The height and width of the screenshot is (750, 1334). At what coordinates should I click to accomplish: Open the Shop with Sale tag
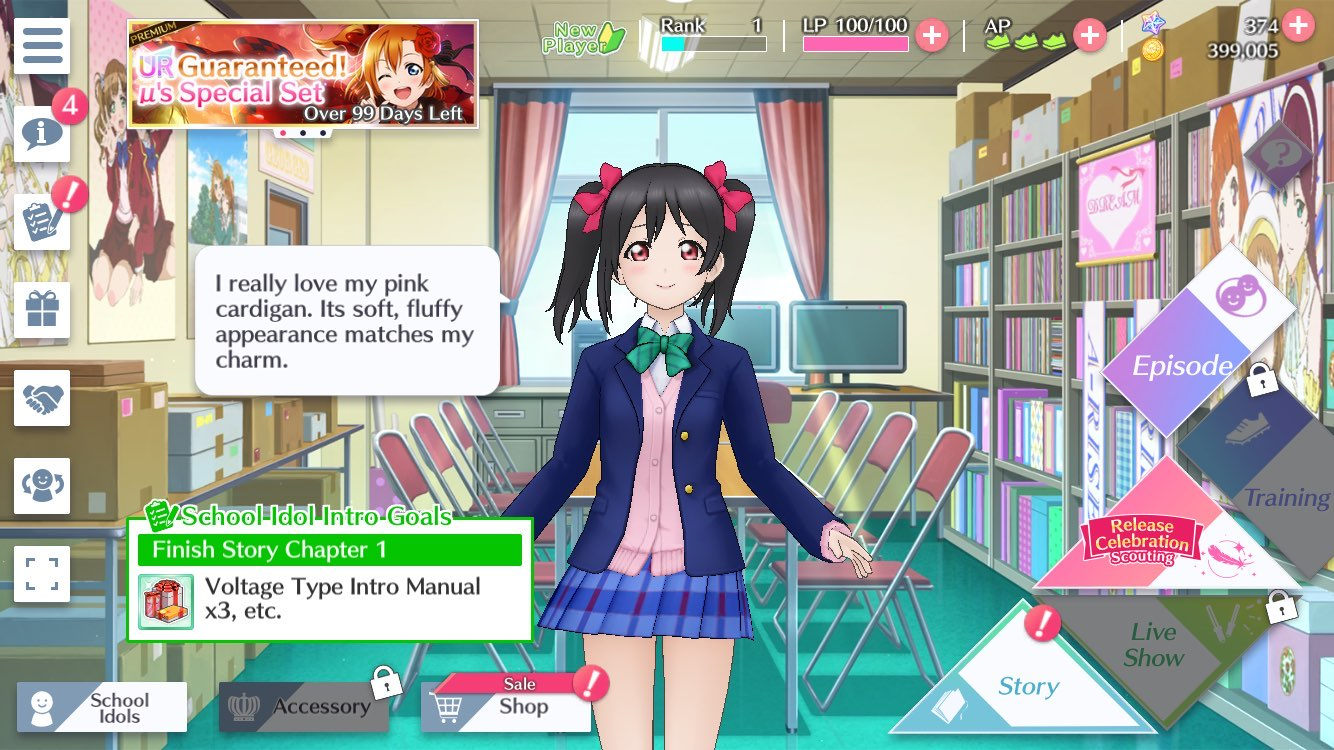[x=510, y=706]
